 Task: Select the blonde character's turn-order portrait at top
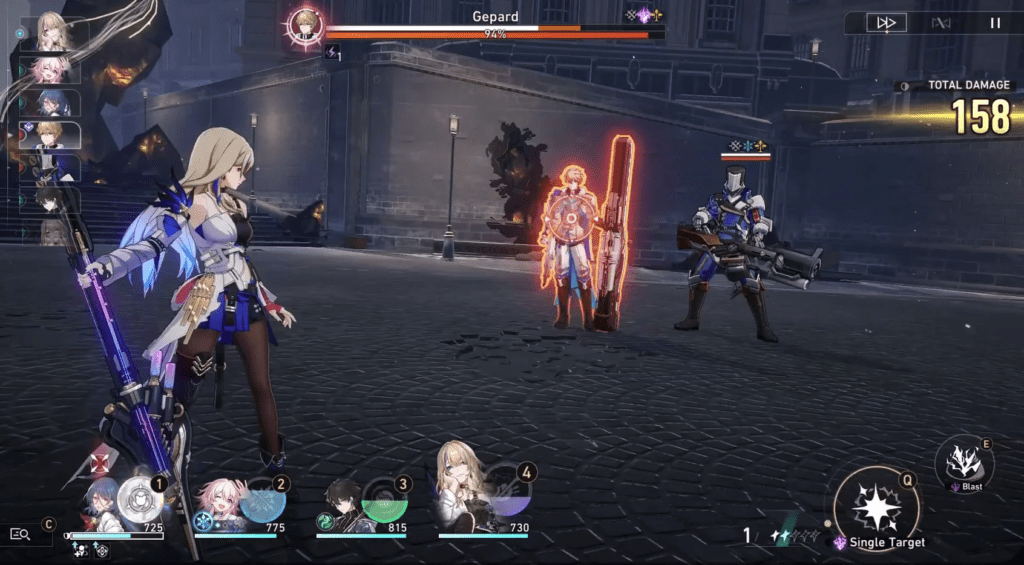[52, 32]
